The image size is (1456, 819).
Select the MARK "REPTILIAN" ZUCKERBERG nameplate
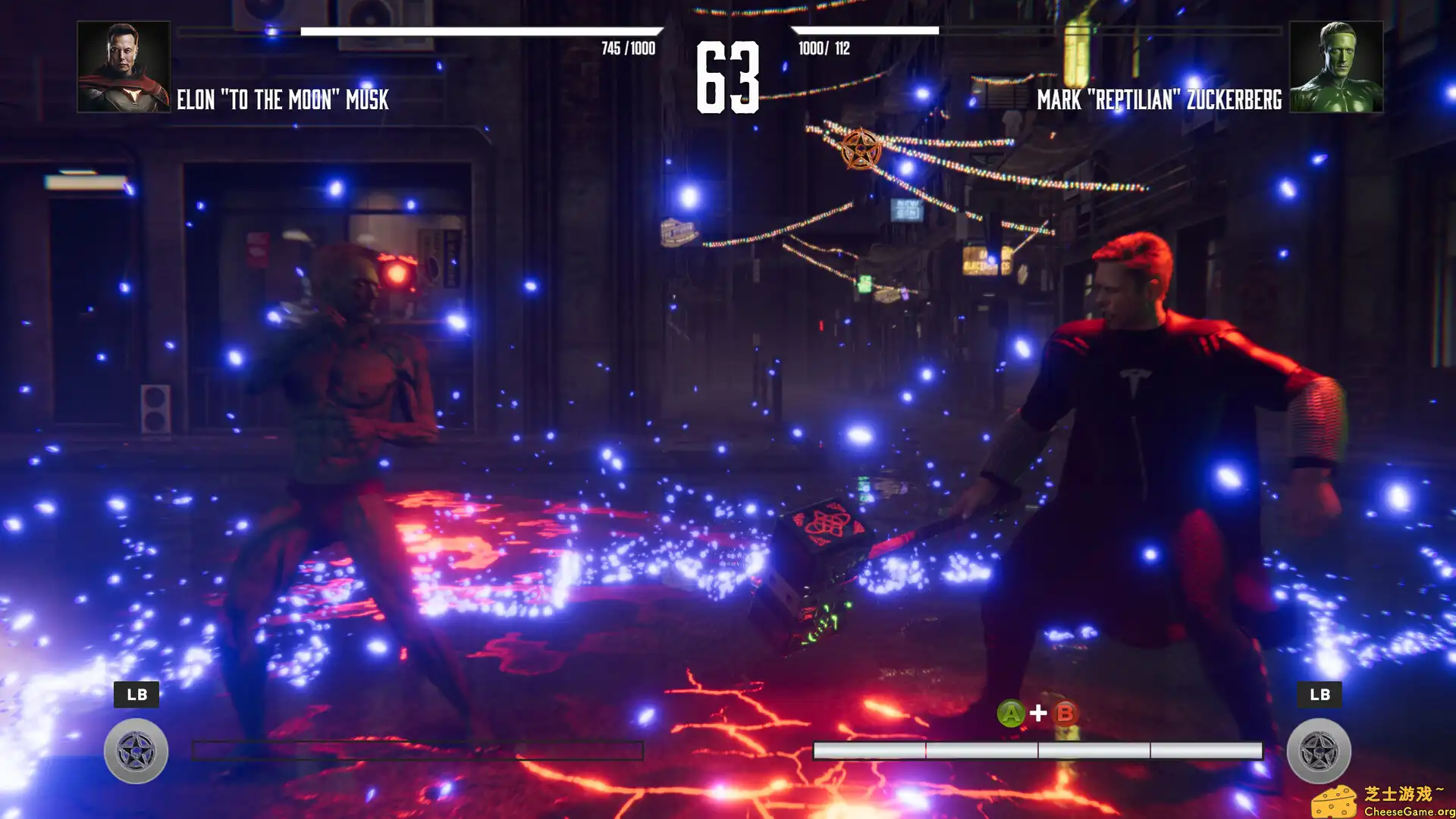[x=1158, y=98]
